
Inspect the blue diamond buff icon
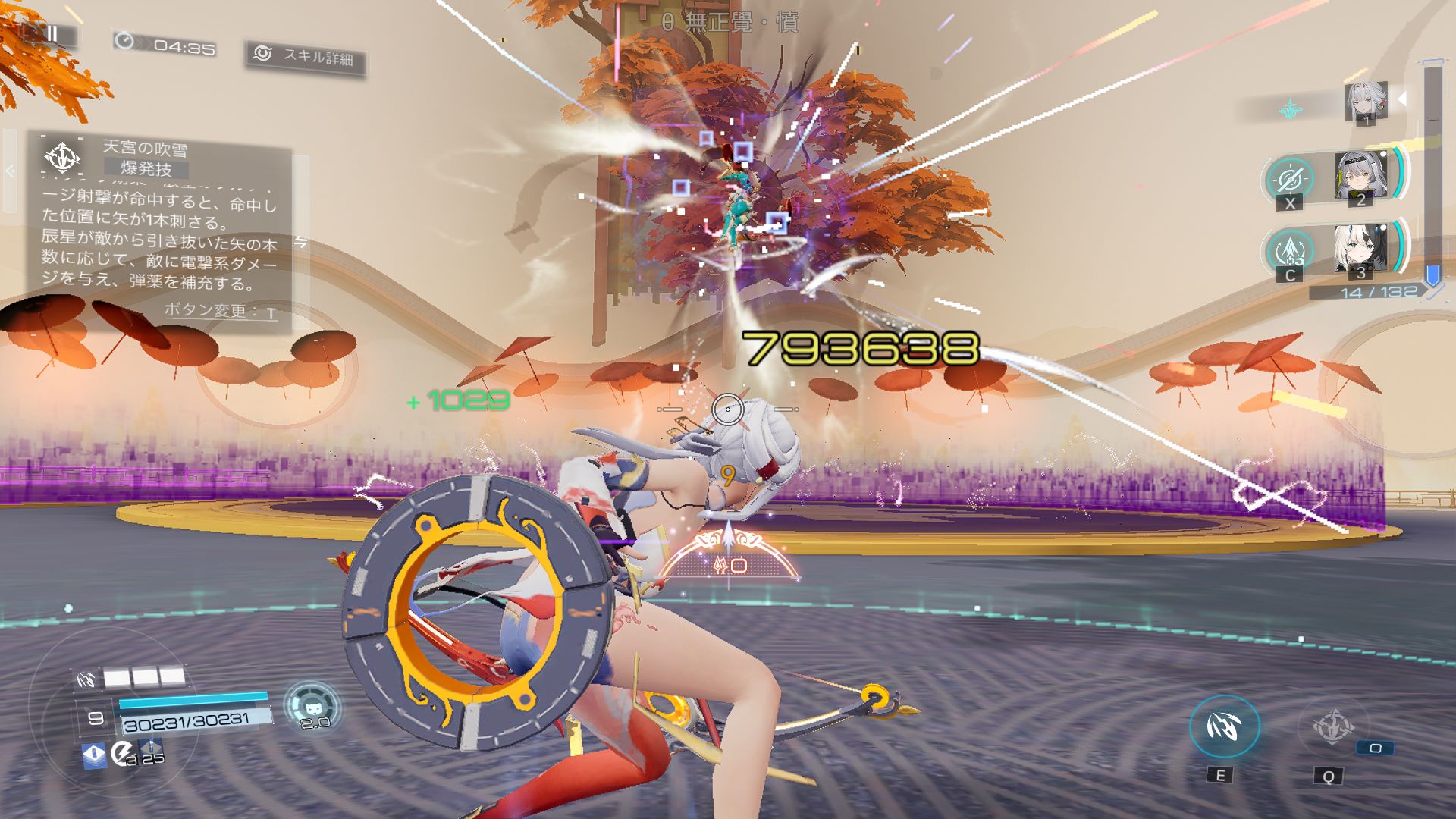coord(94,755)
